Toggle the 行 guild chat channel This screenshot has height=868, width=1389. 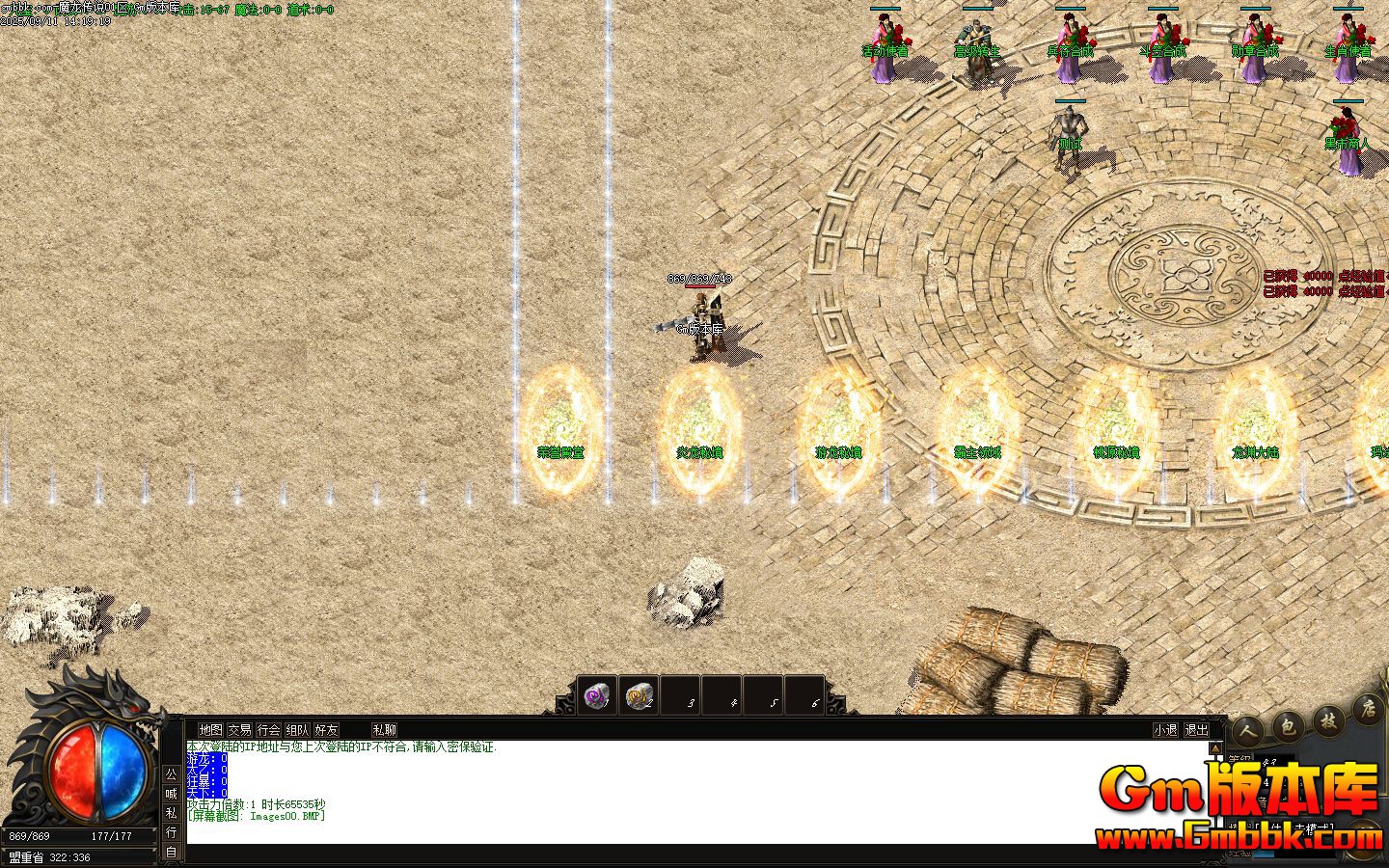coord(172,832)
